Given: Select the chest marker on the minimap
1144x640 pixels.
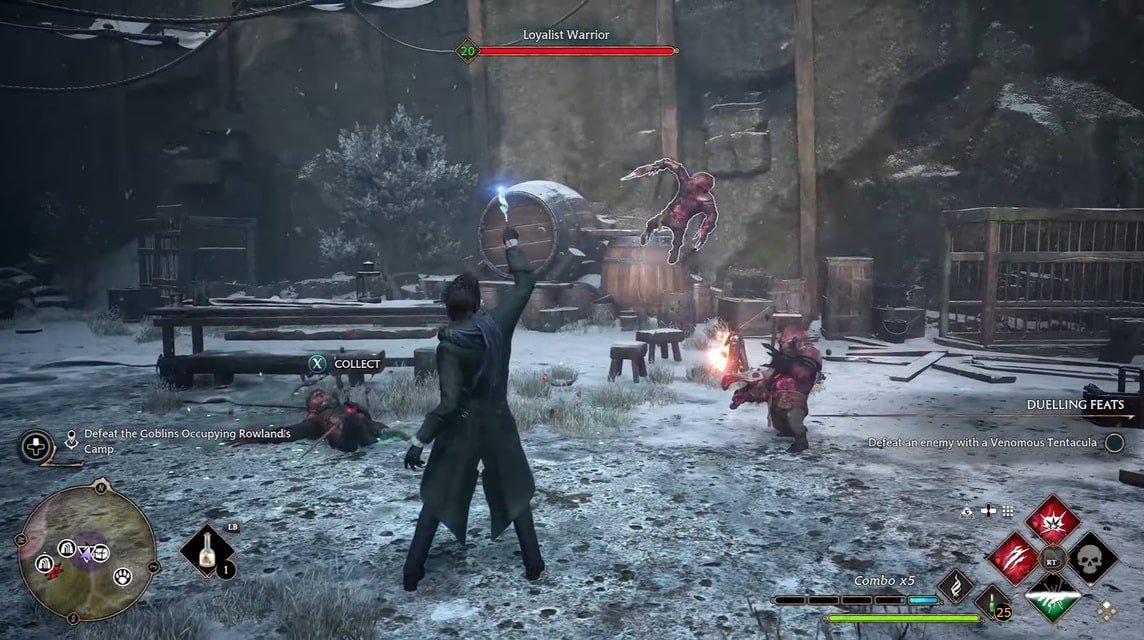Looking at the screenshot, I should click(x=100, y=552).
